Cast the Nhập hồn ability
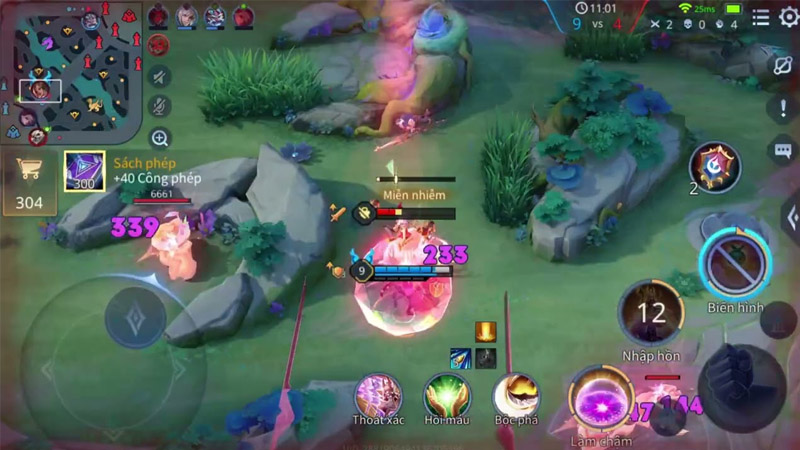 pyautogui.click(x=651, y=314)
